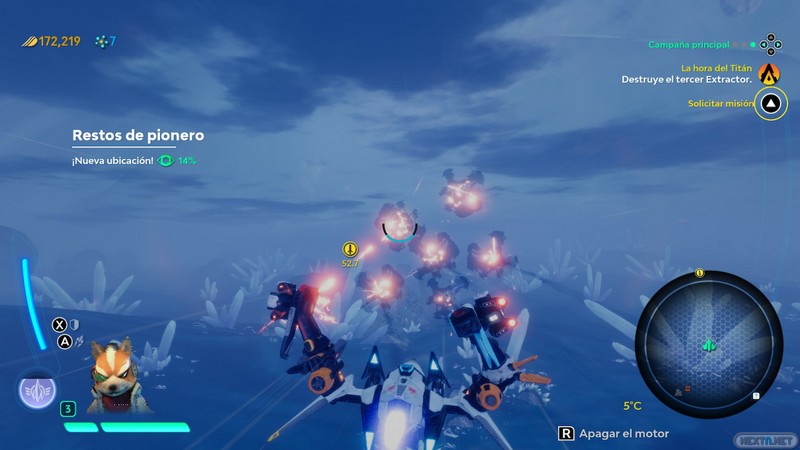800x450 pixels.
Task: Activate the winged pilot ability icon
Action: [36, 391]
